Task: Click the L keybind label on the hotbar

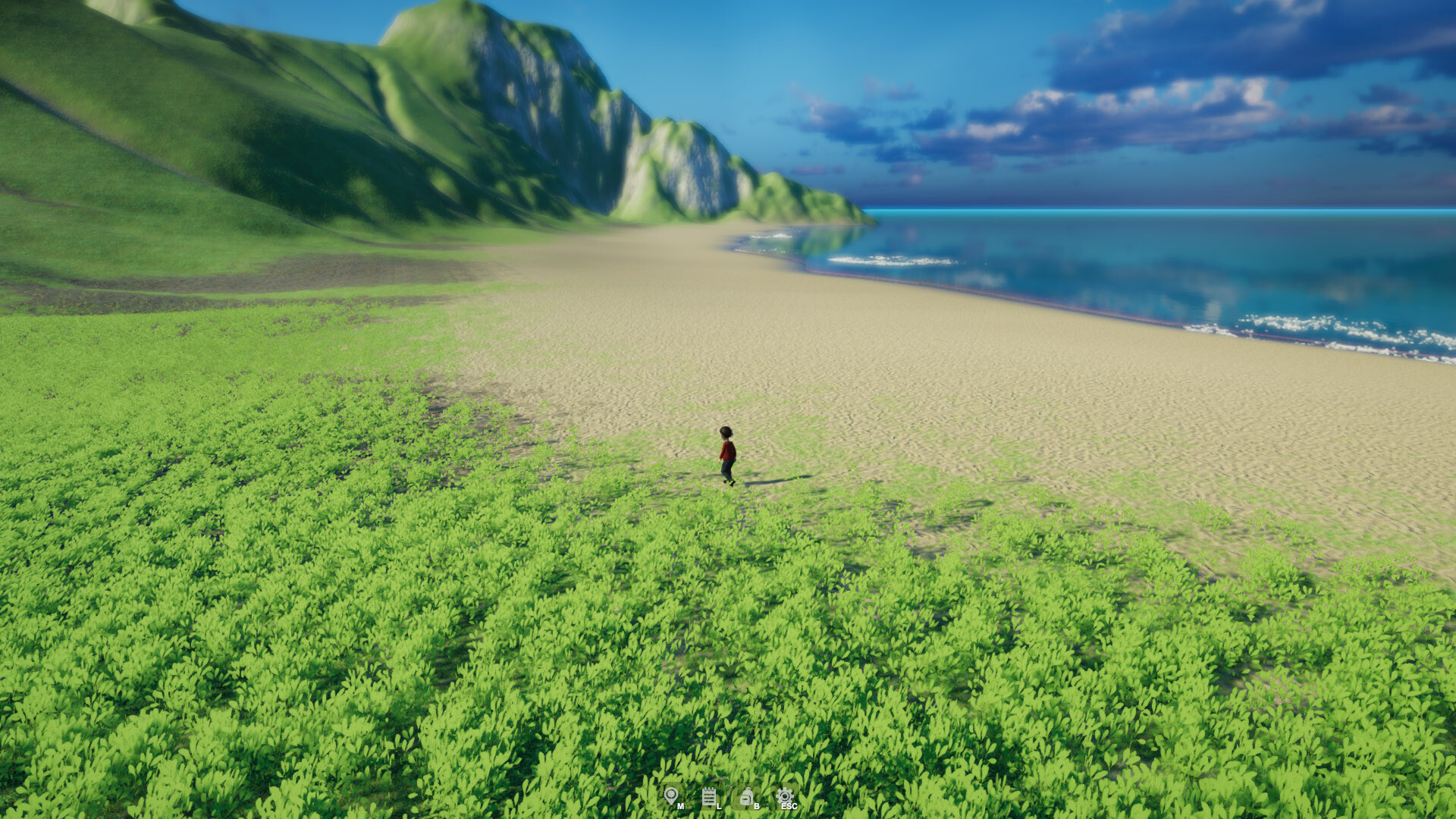Action: [x=719, y=806]
